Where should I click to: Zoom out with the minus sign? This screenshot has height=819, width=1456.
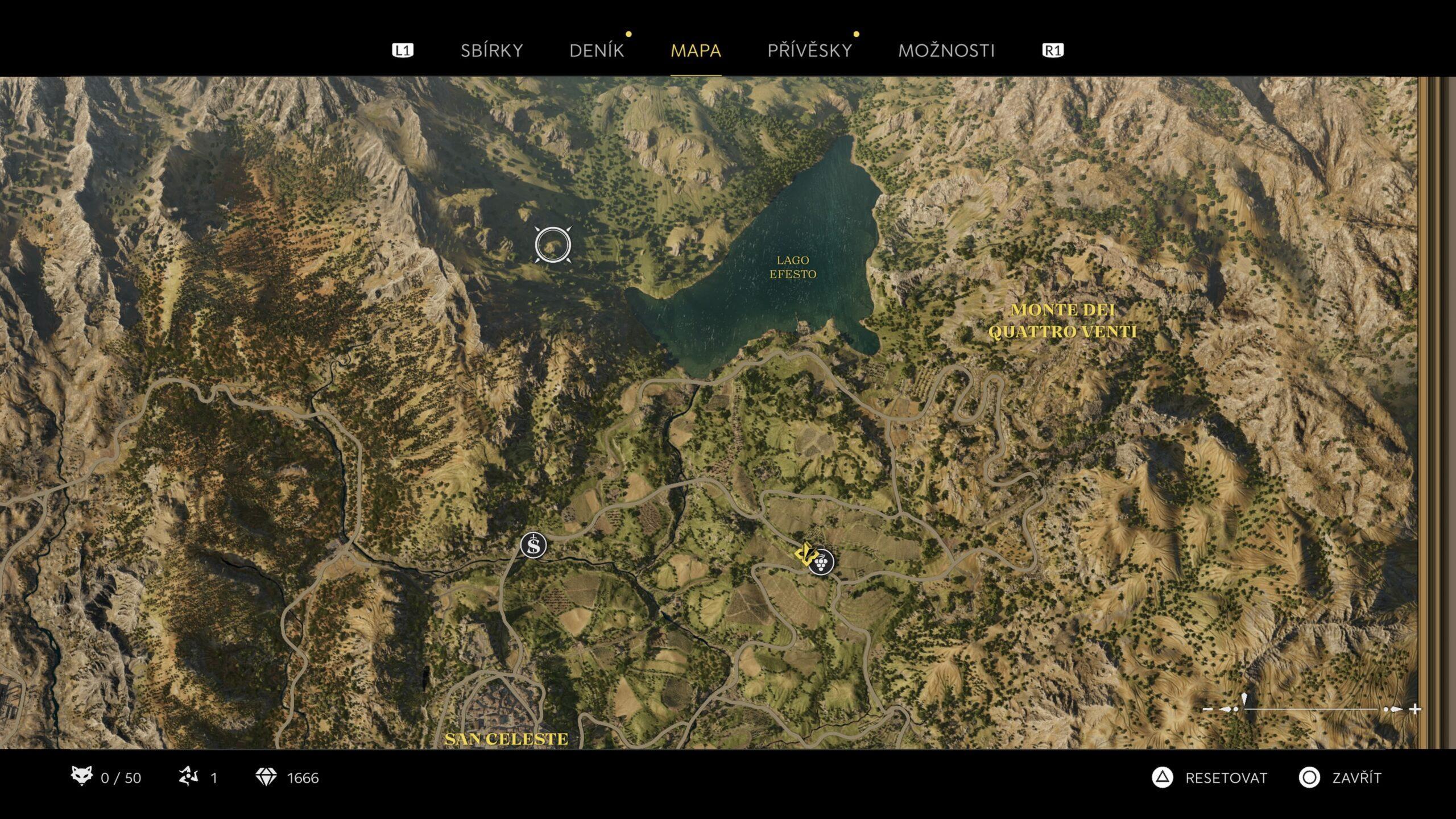[x=1208, y=709]
